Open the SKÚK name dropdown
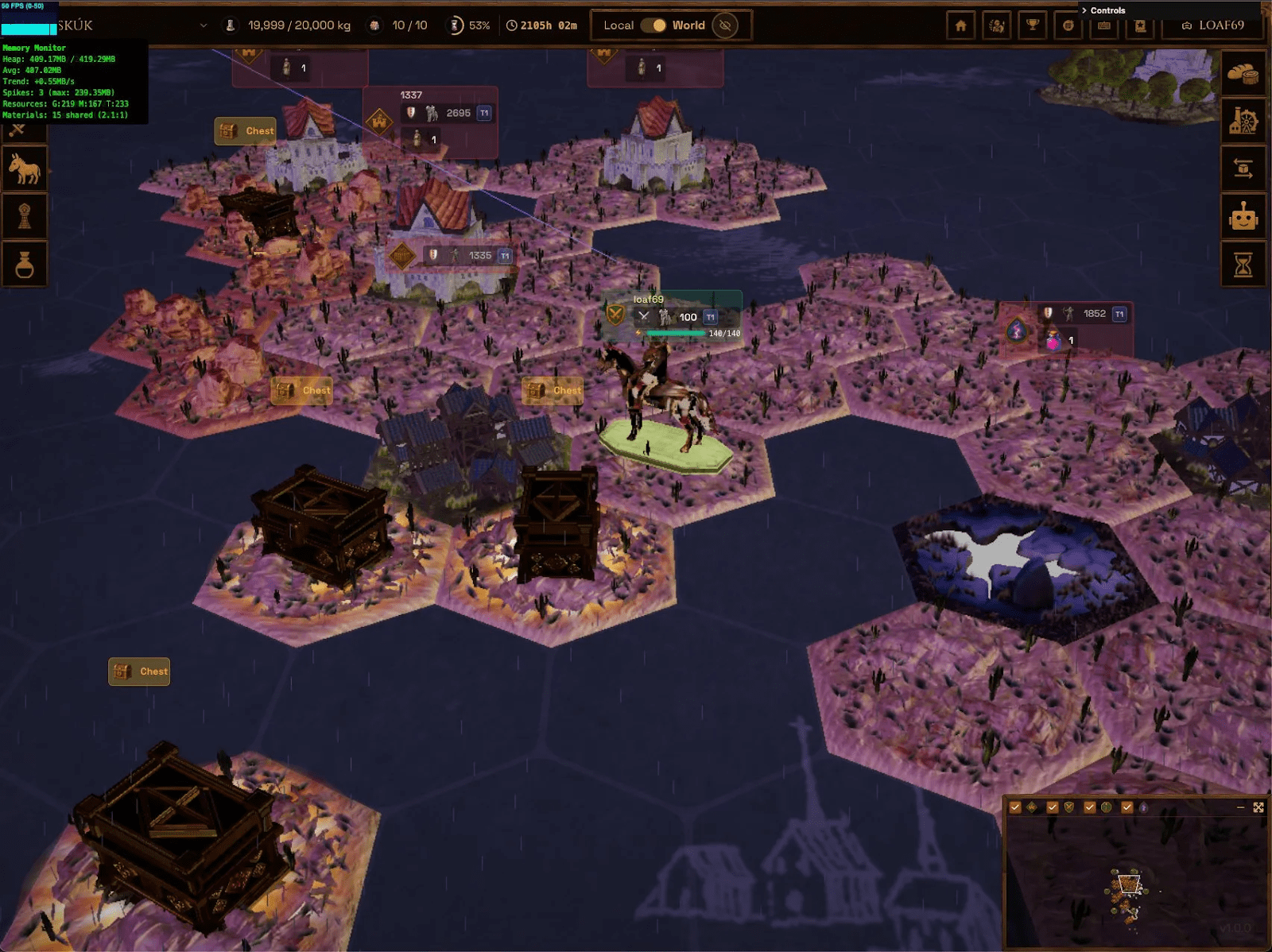 coord(204,25)
